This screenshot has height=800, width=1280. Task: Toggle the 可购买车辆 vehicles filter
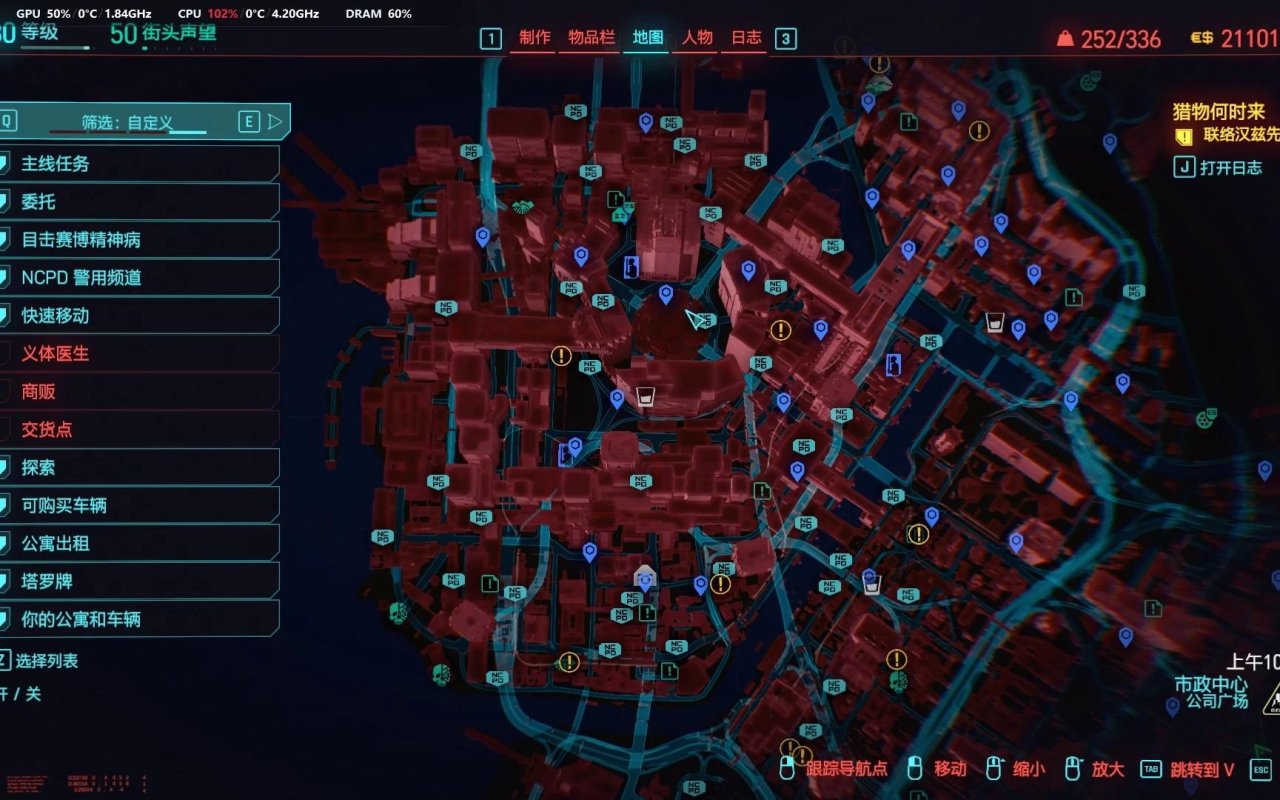pos(140,506)
